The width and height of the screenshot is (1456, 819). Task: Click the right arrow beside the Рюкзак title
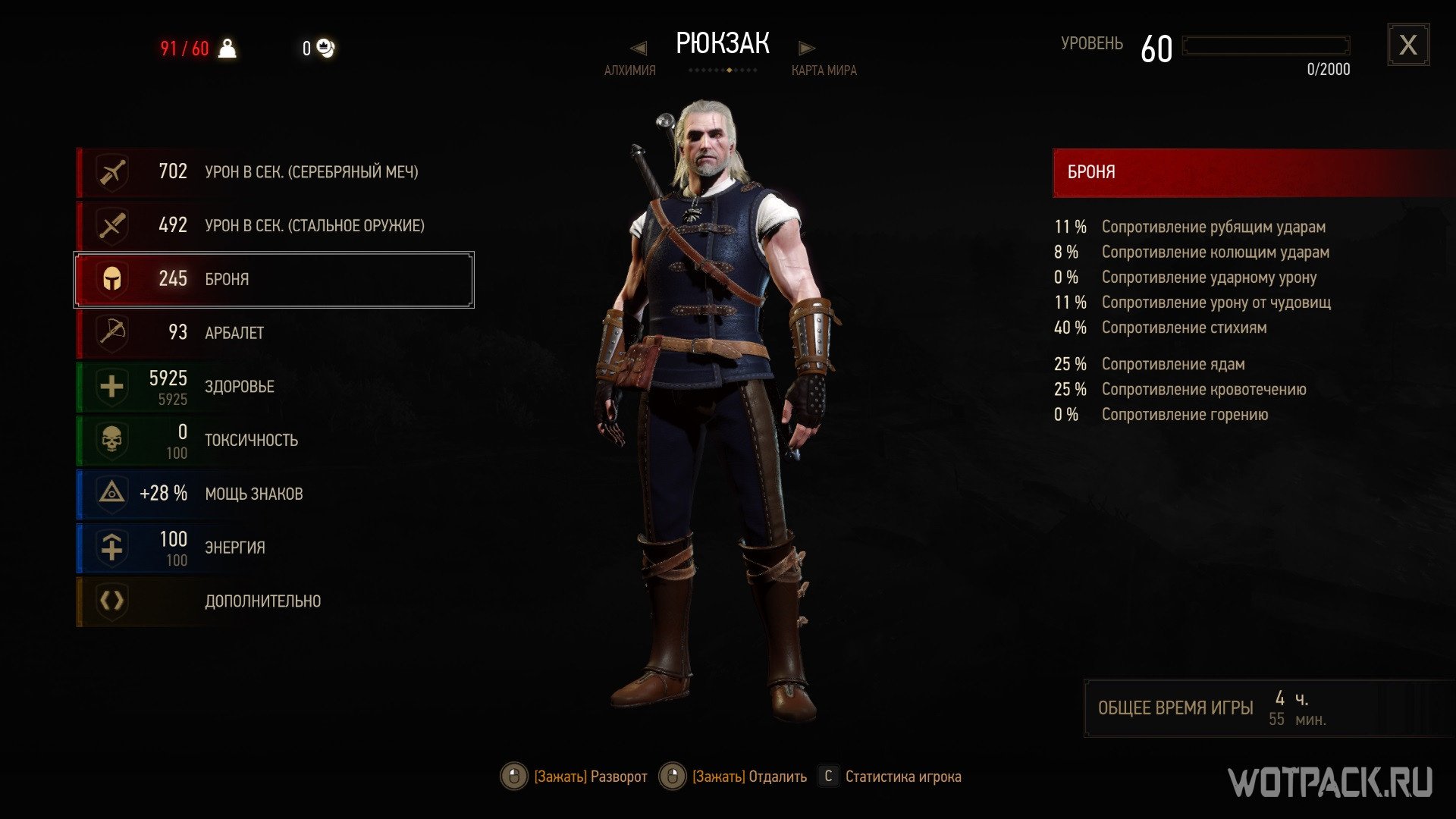coord(806,49)
